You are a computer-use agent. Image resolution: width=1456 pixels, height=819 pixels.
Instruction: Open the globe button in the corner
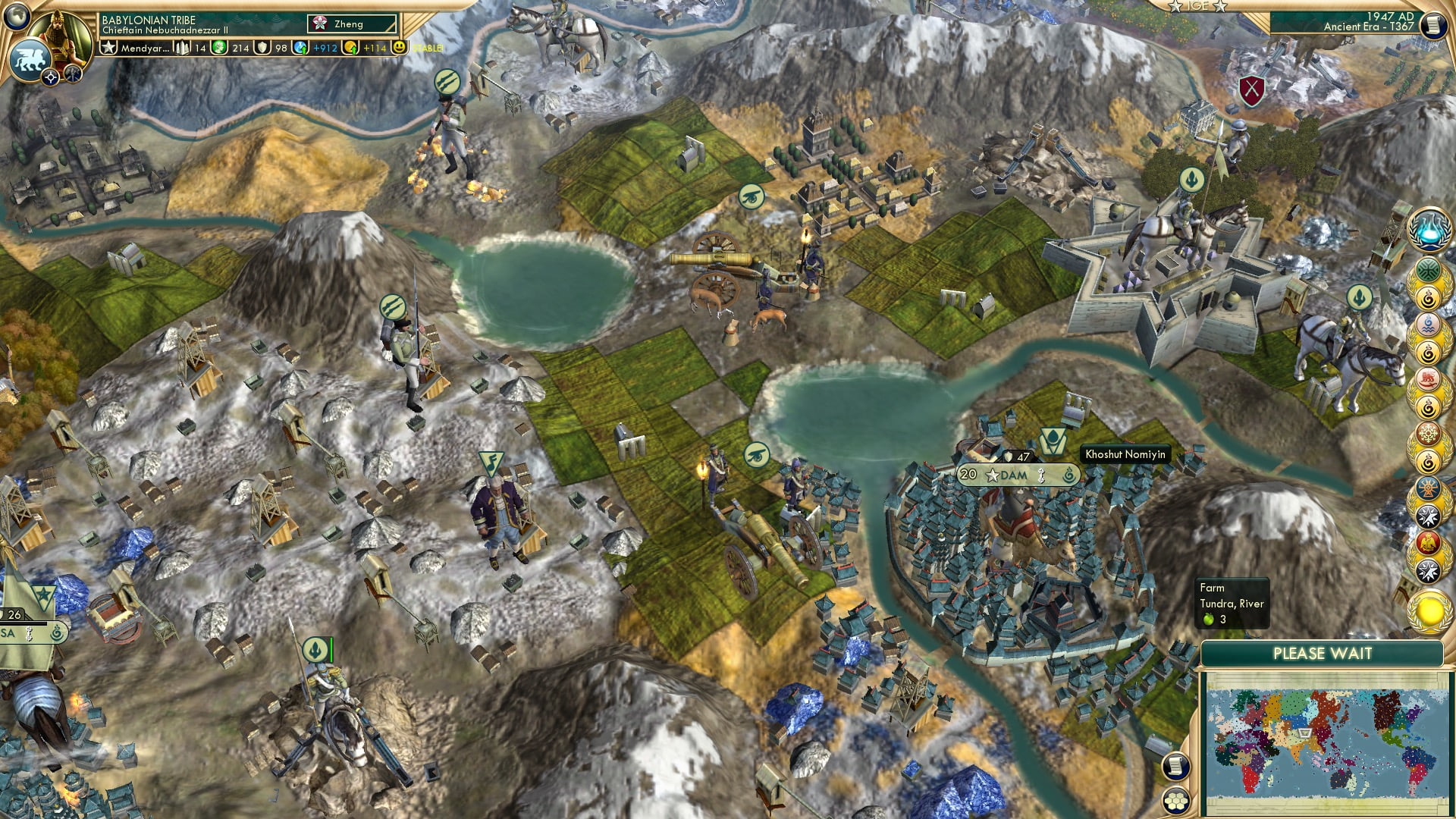point(15,14)
